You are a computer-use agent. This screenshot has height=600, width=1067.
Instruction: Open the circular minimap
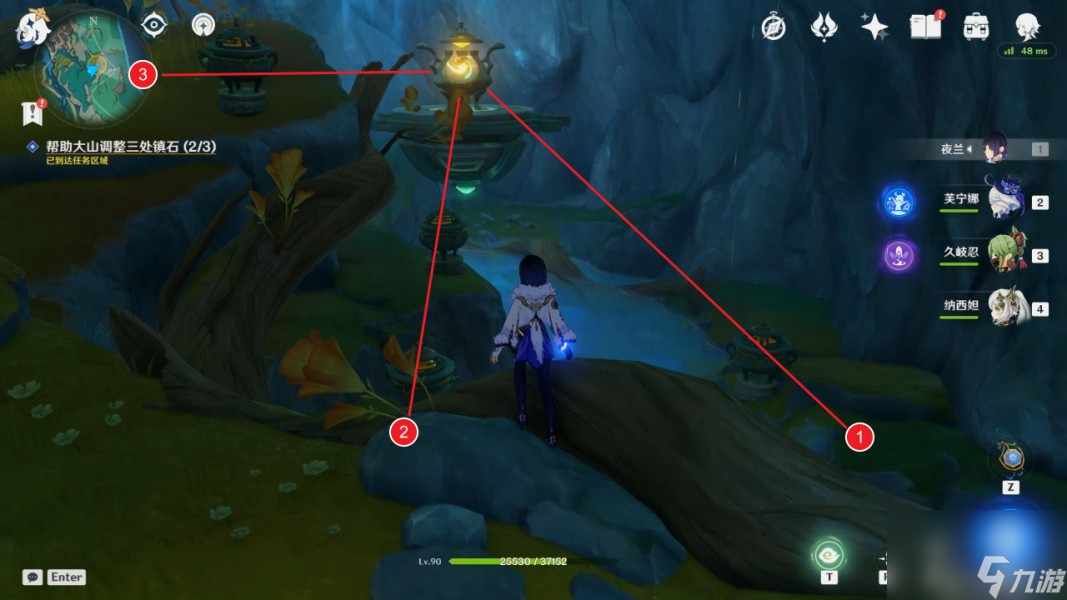tap(91, 67)
